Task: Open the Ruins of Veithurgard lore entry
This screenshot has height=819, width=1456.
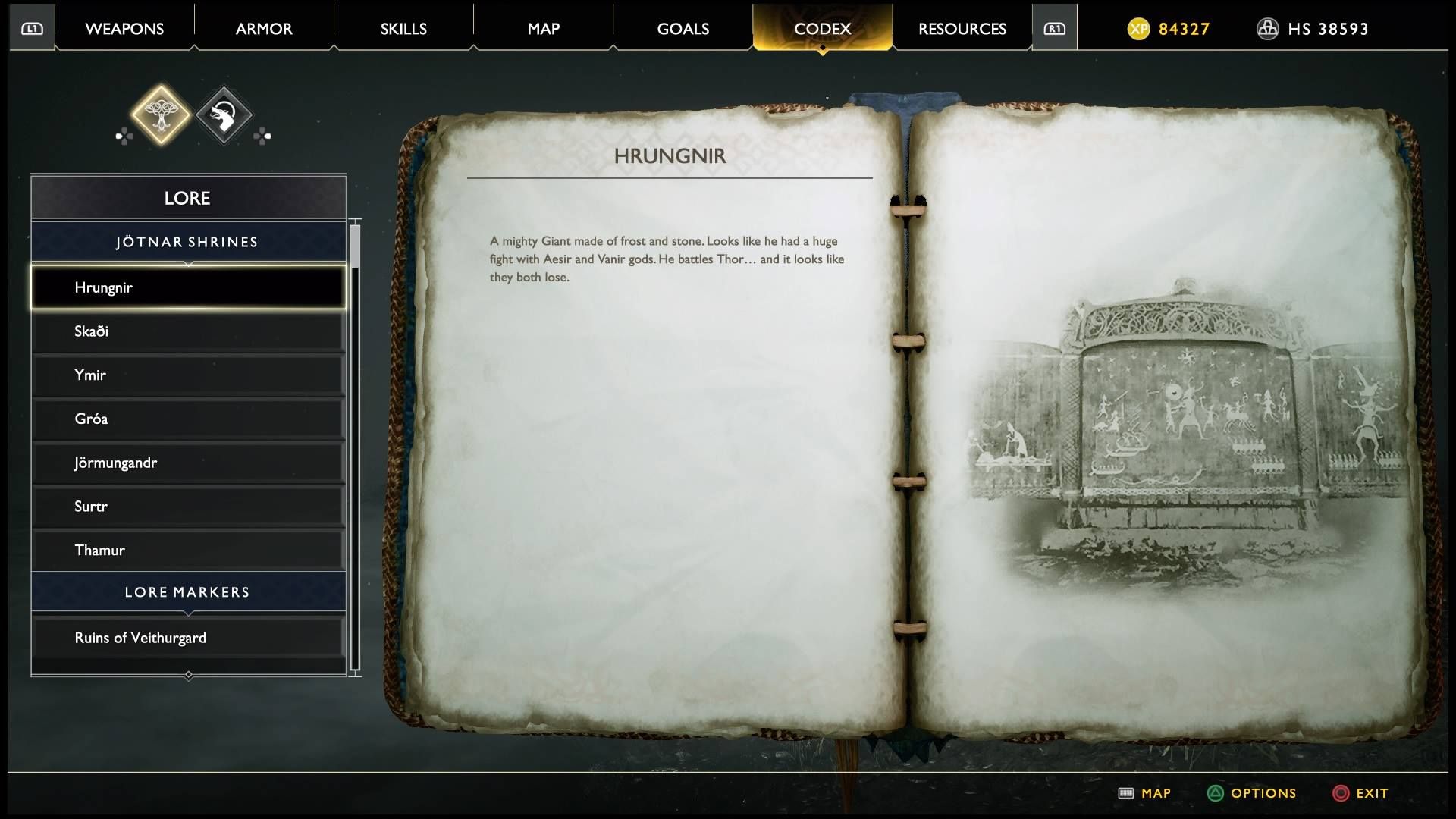Action: point(187,637)
